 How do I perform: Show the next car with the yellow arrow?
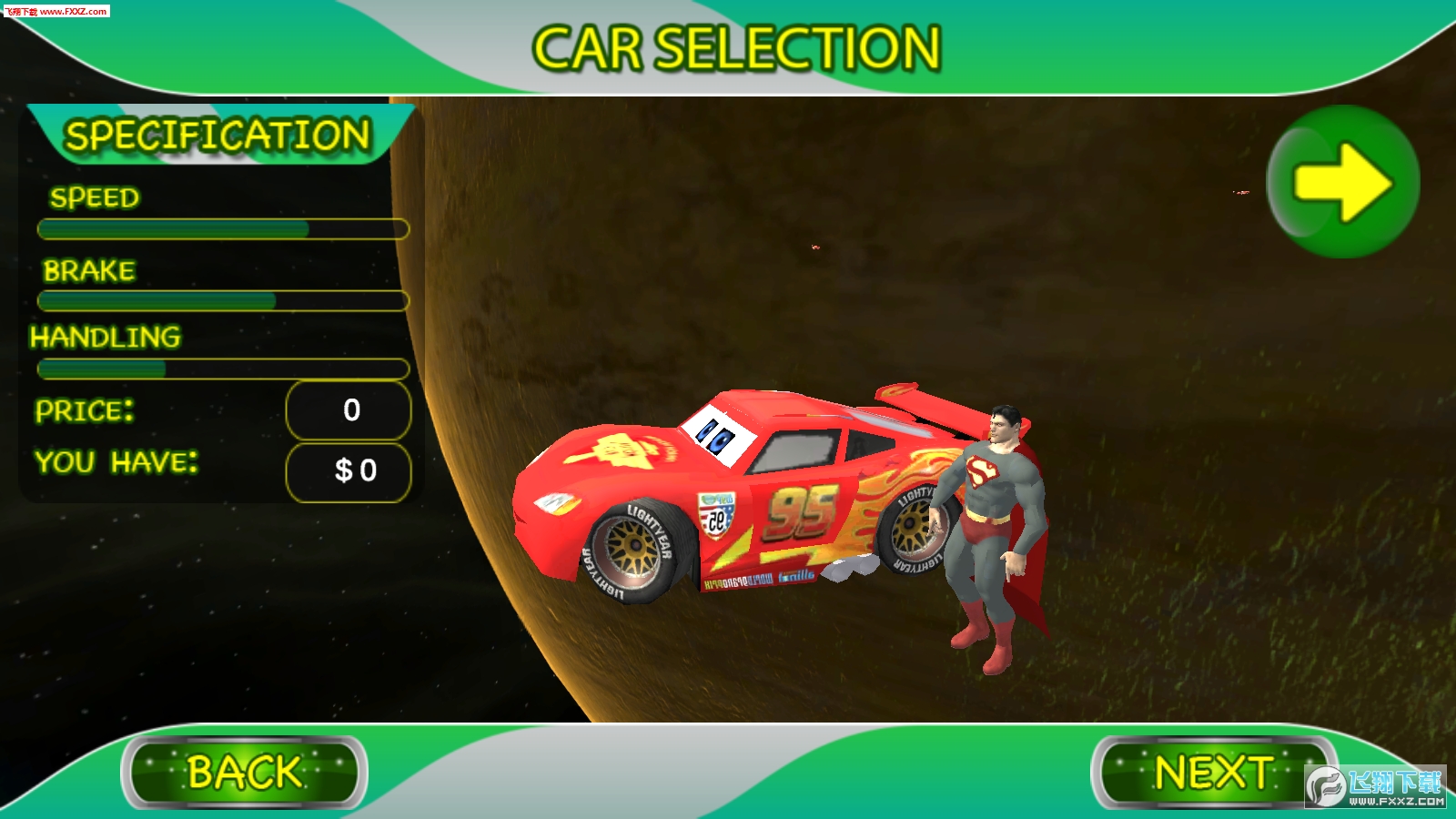pyautogui.click(x=1342, y=182)
